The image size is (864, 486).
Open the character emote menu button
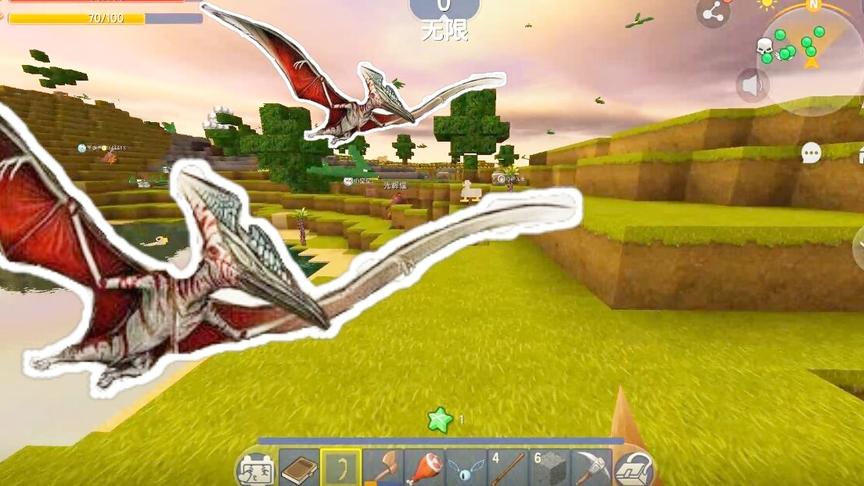tap(255, 469)
